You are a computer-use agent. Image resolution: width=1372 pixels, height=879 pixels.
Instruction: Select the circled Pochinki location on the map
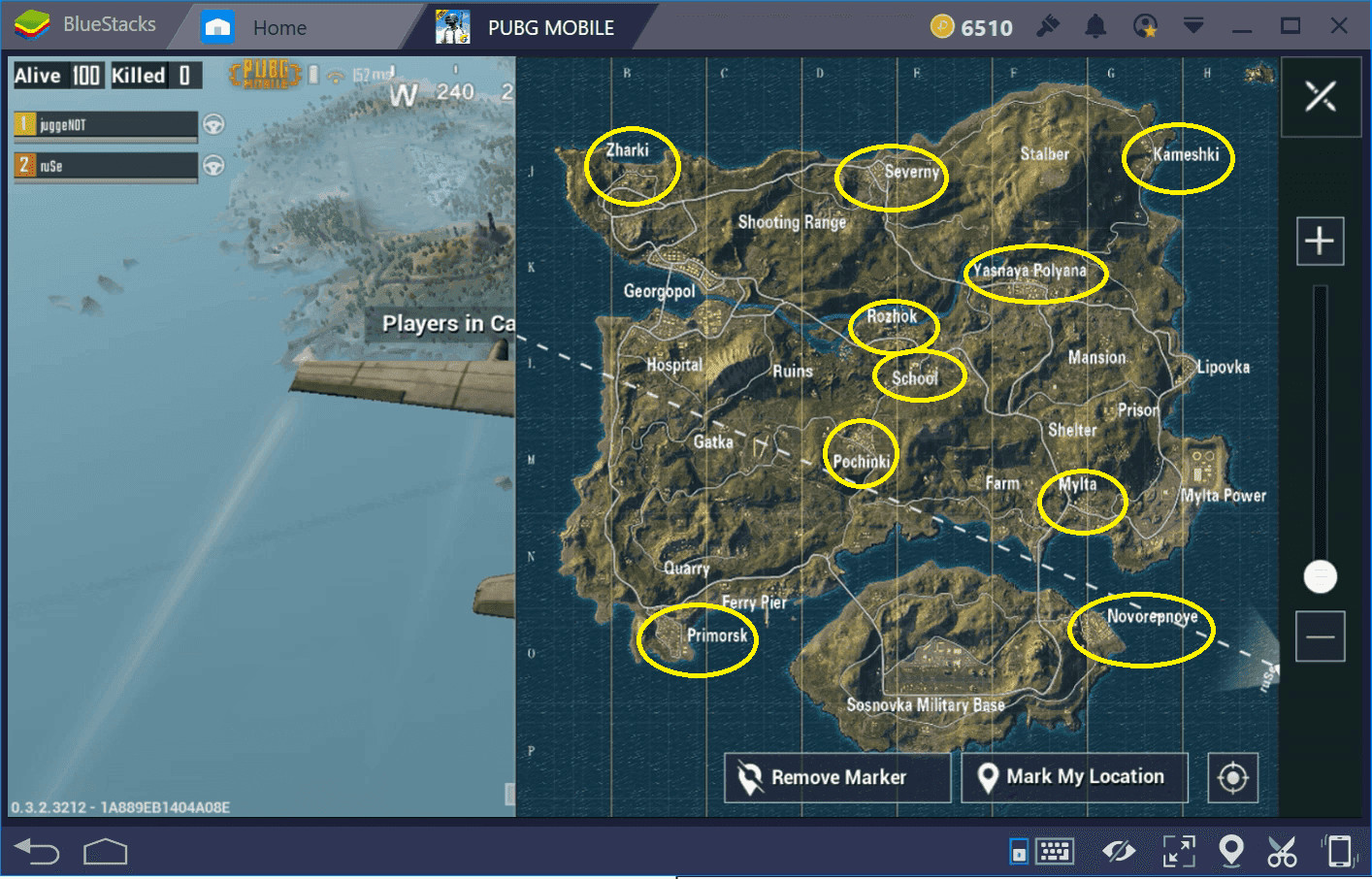point(862,452)
